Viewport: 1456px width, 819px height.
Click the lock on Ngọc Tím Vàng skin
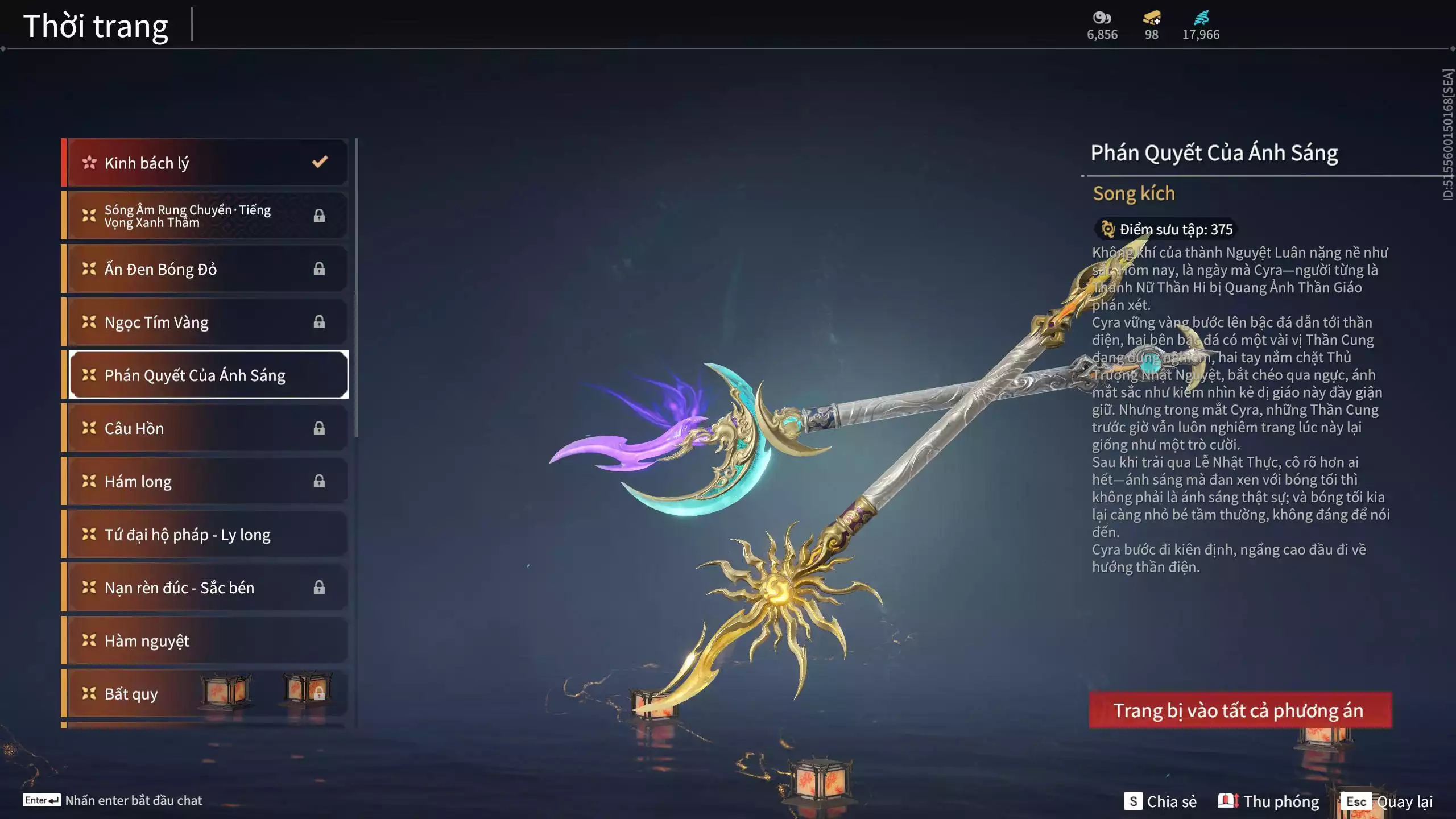click(x=320, y=322)
